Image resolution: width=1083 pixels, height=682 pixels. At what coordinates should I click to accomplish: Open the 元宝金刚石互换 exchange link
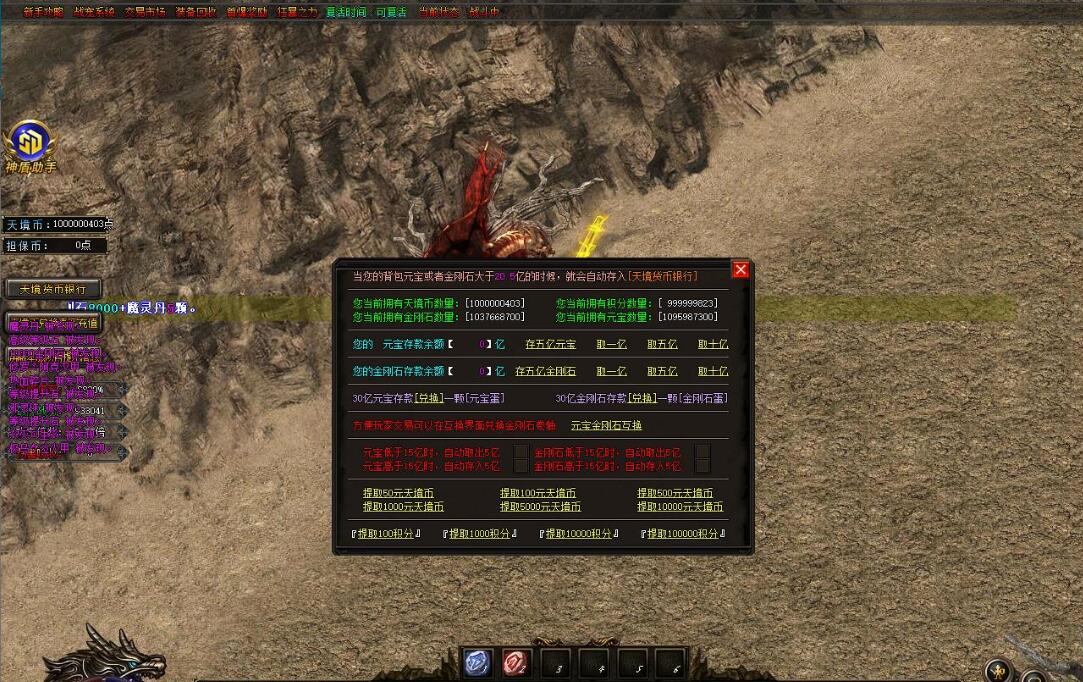606,425
